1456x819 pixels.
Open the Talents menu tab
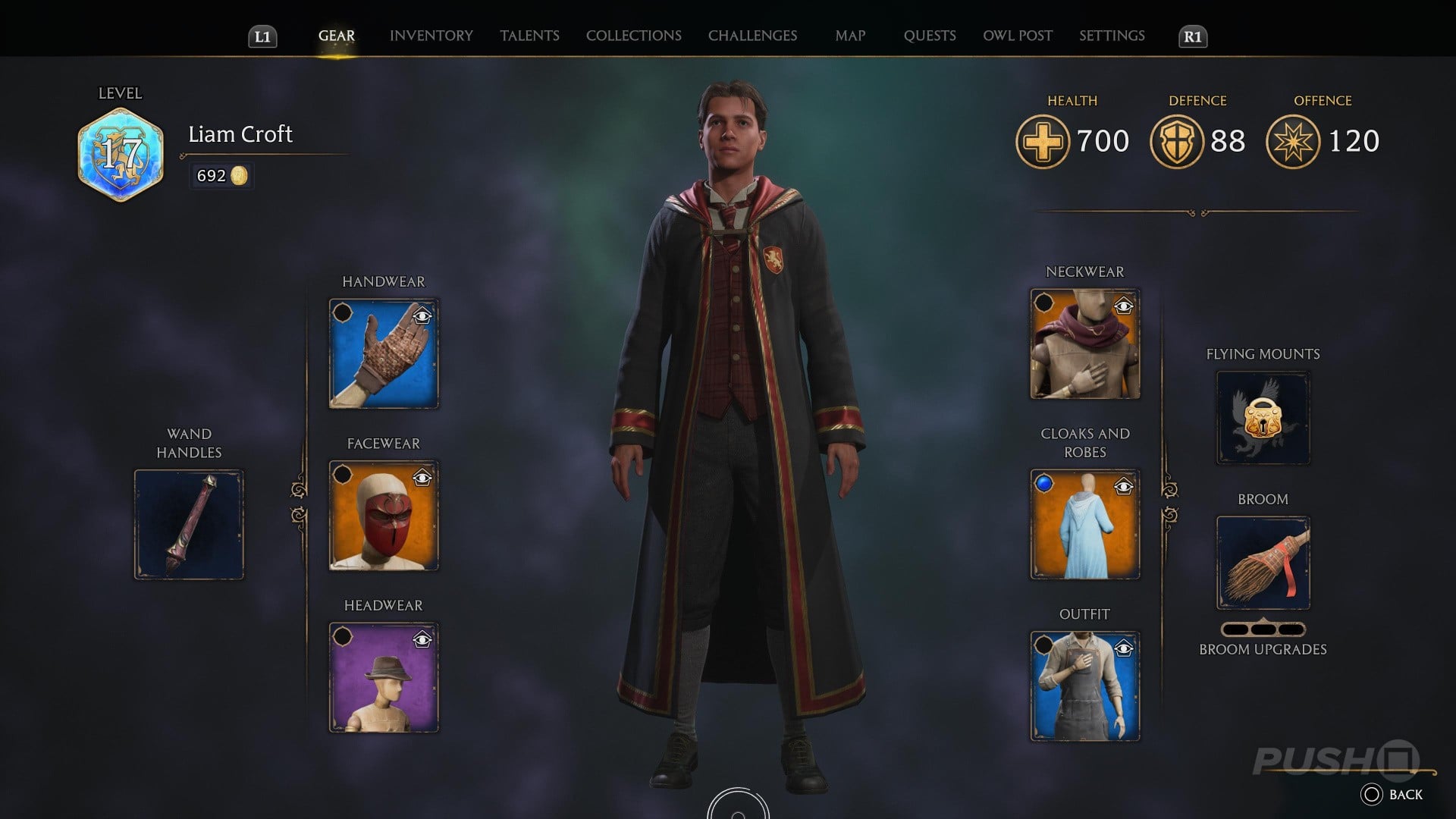tap(529, 35)
